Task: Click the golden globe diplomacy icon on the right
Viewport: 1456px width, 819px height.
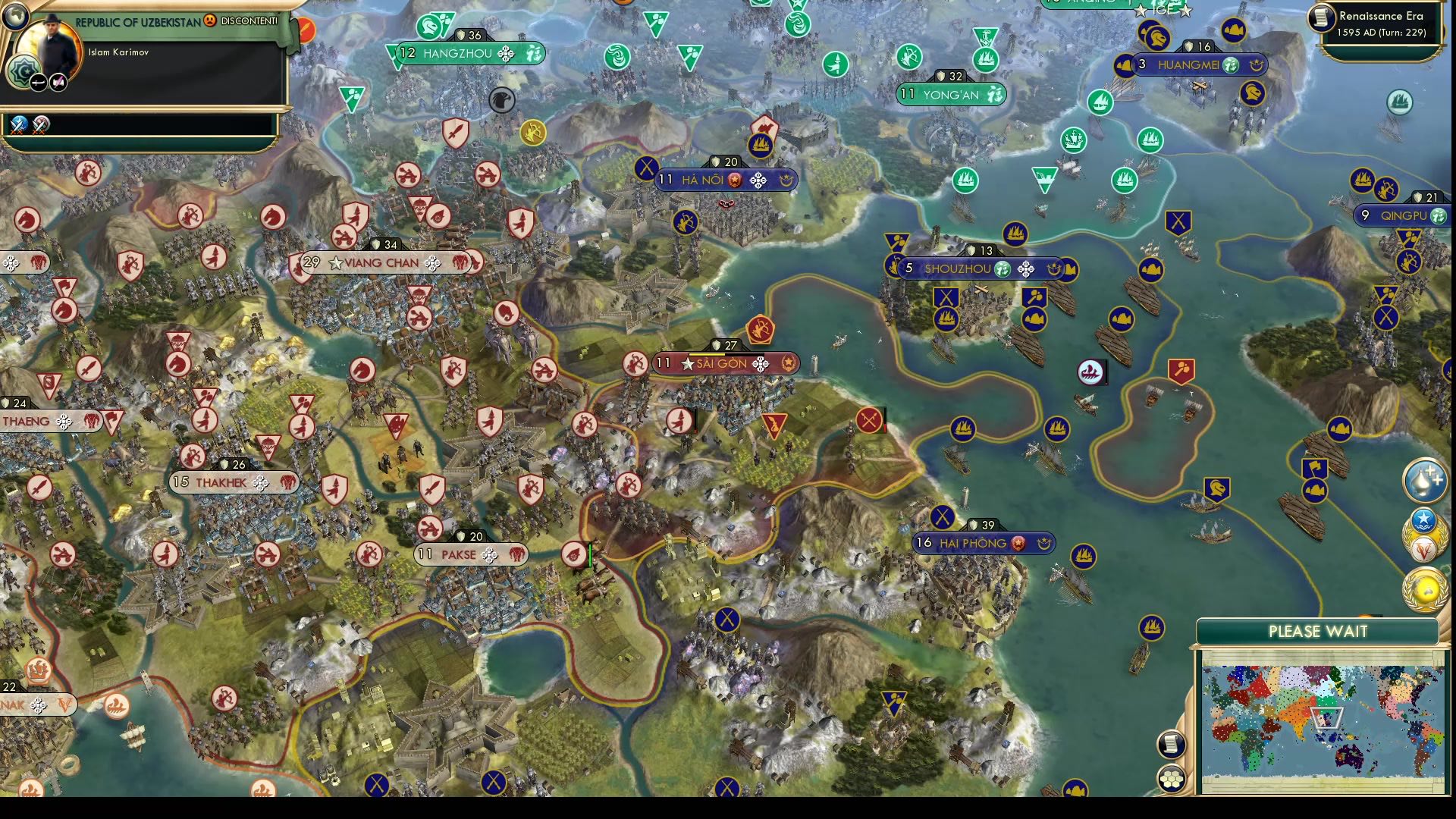Action: coord(1424,588)
